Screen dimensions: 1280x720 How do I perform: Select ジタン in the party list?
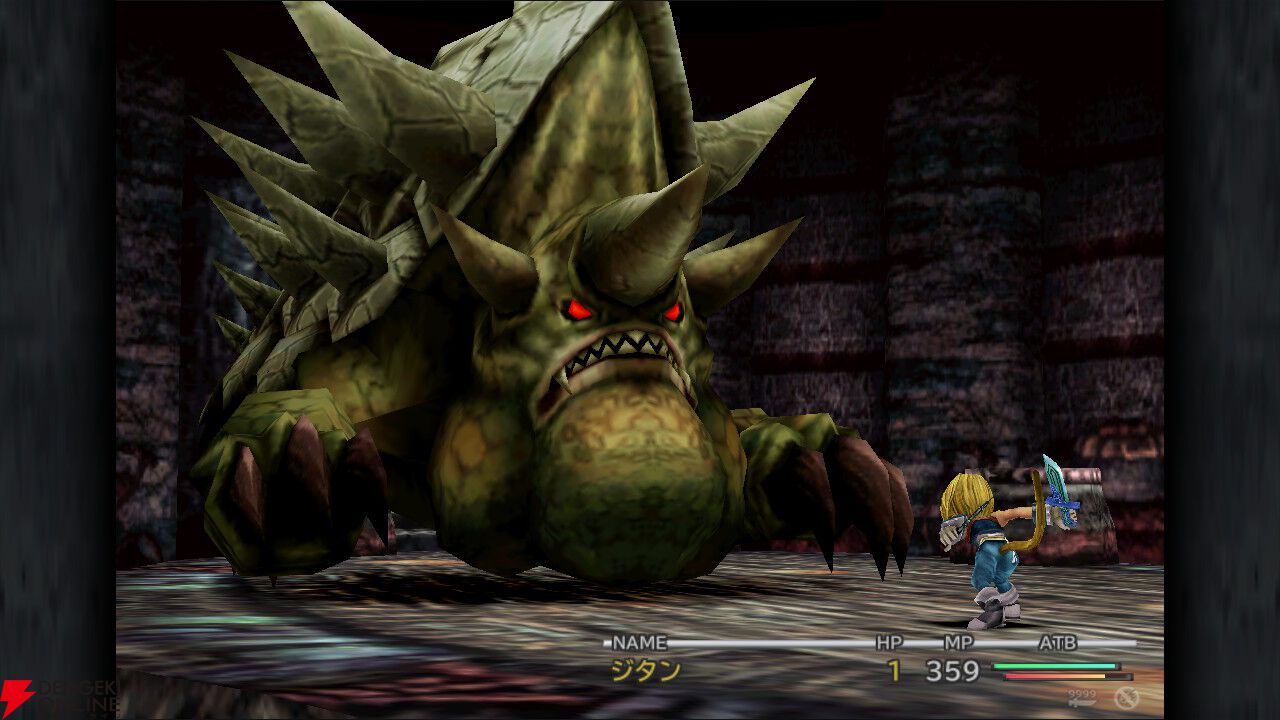click(646, 671)
